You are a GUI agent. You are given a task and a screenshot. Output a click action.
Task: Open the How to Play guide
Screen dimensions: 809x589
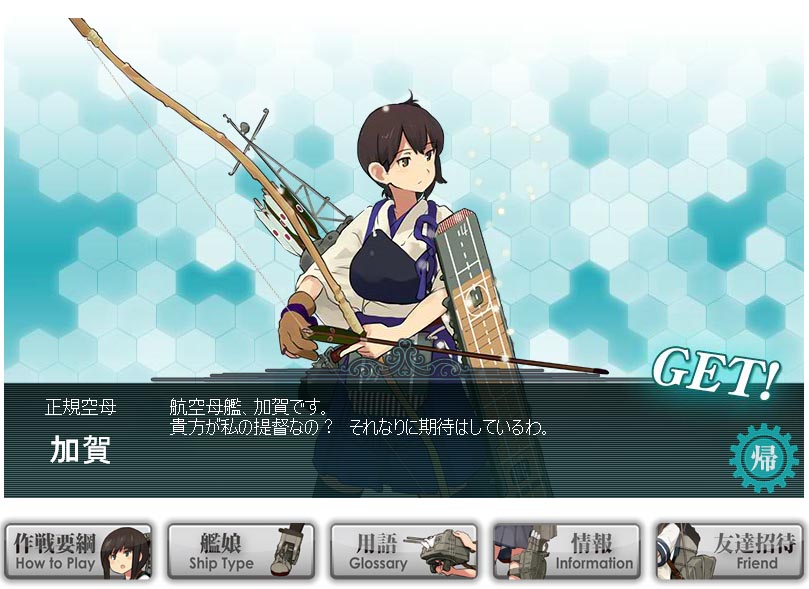[78, 551]
